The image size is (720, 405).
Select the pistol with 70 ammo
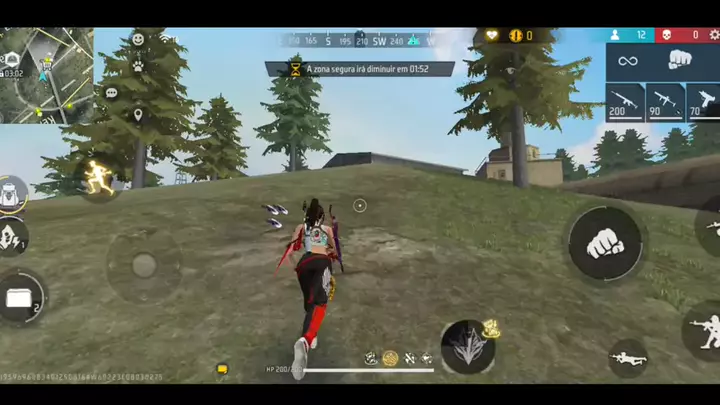pyautogui.click(x=703, y=102)
